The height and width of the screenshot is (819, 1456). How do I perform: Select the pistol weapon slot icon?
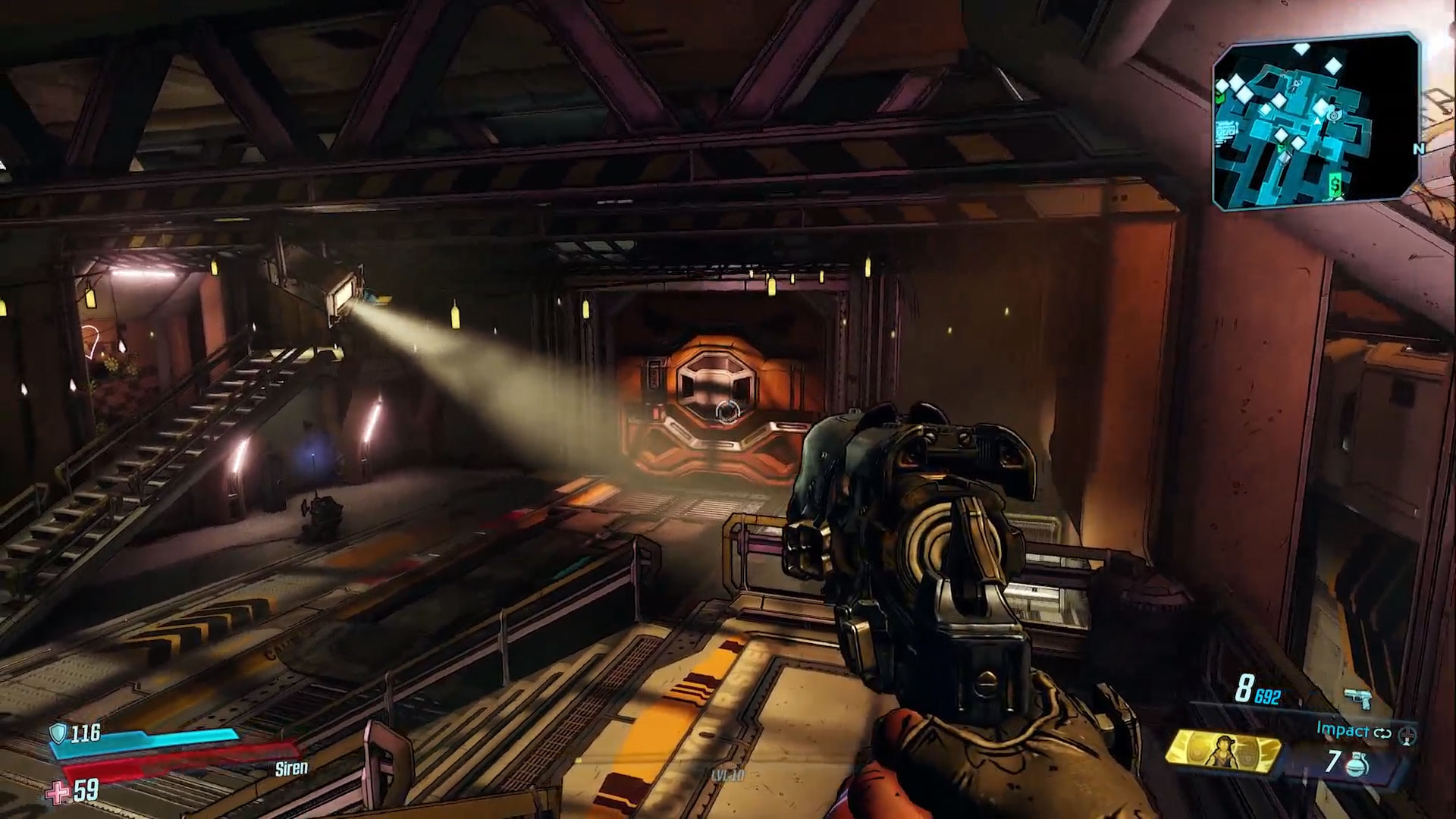[1357, 698]
